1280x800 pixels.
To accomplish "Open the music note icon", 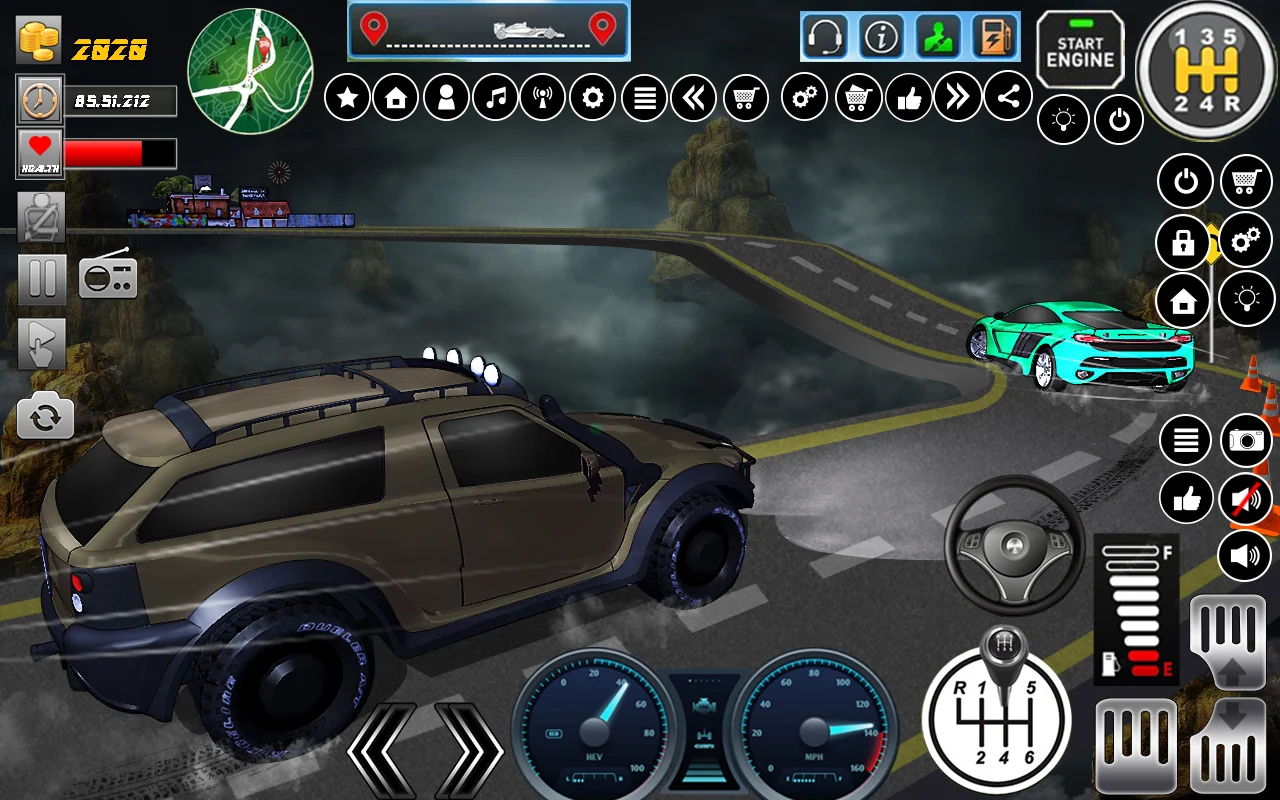I will pos(495,98).
